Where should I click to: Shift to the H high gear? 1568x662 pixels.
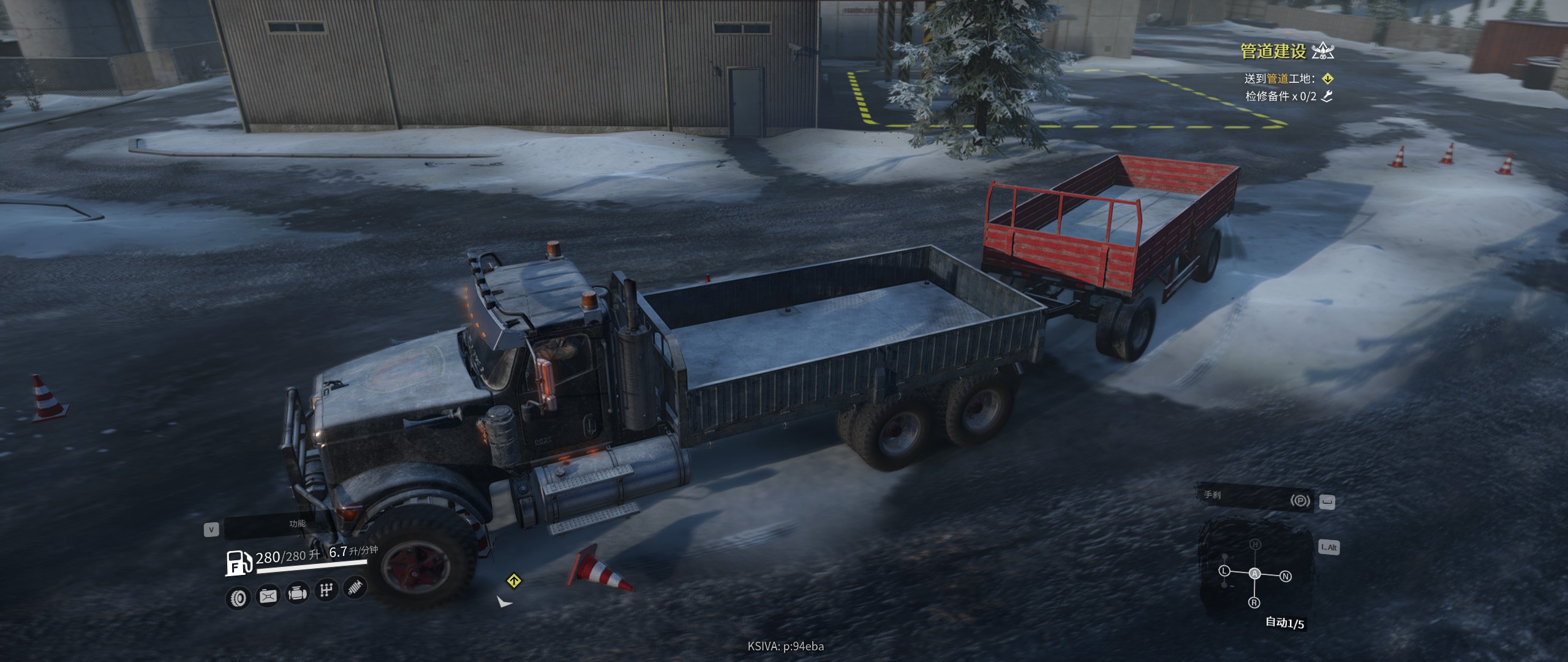[x=1255, y=544]
